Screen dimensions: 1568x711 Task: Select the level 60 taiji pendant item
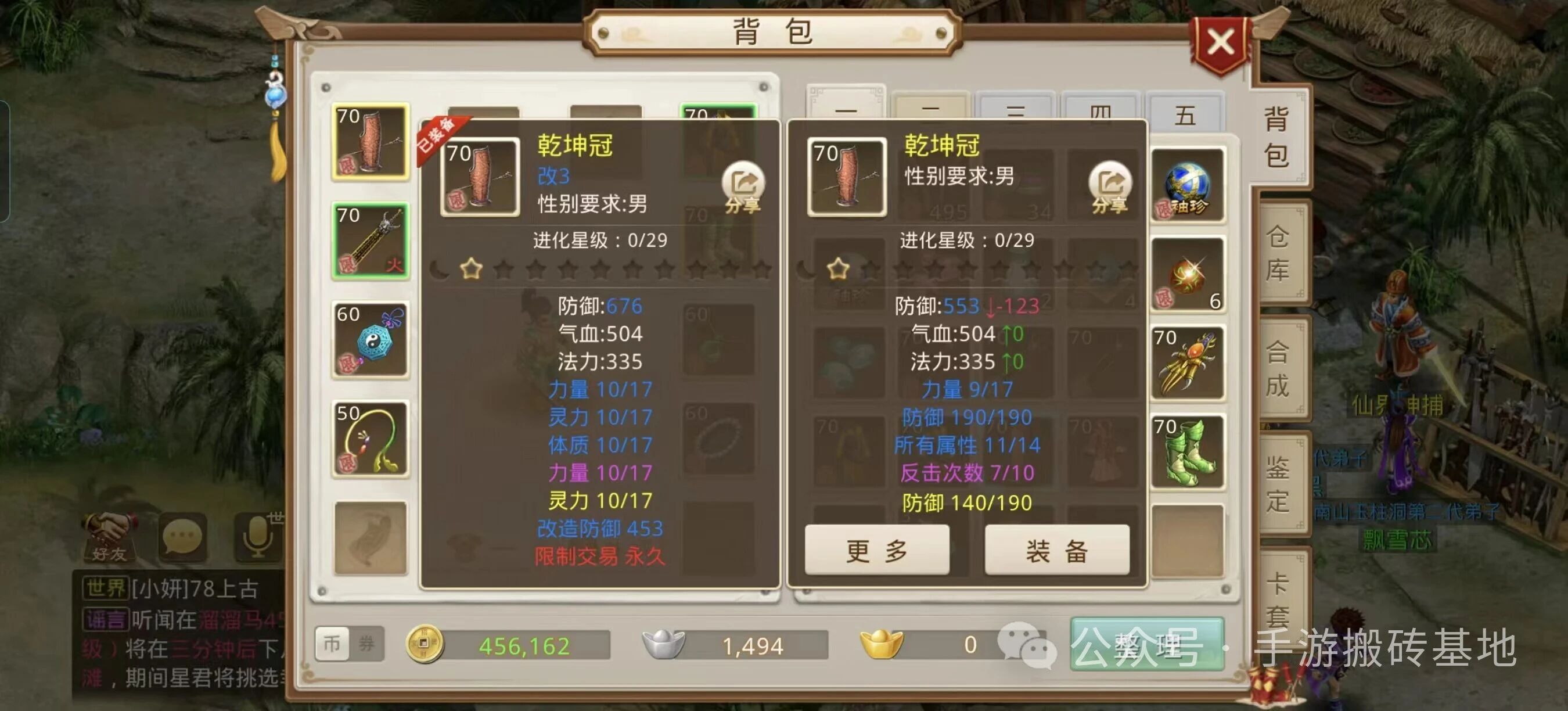coord(371,341)
